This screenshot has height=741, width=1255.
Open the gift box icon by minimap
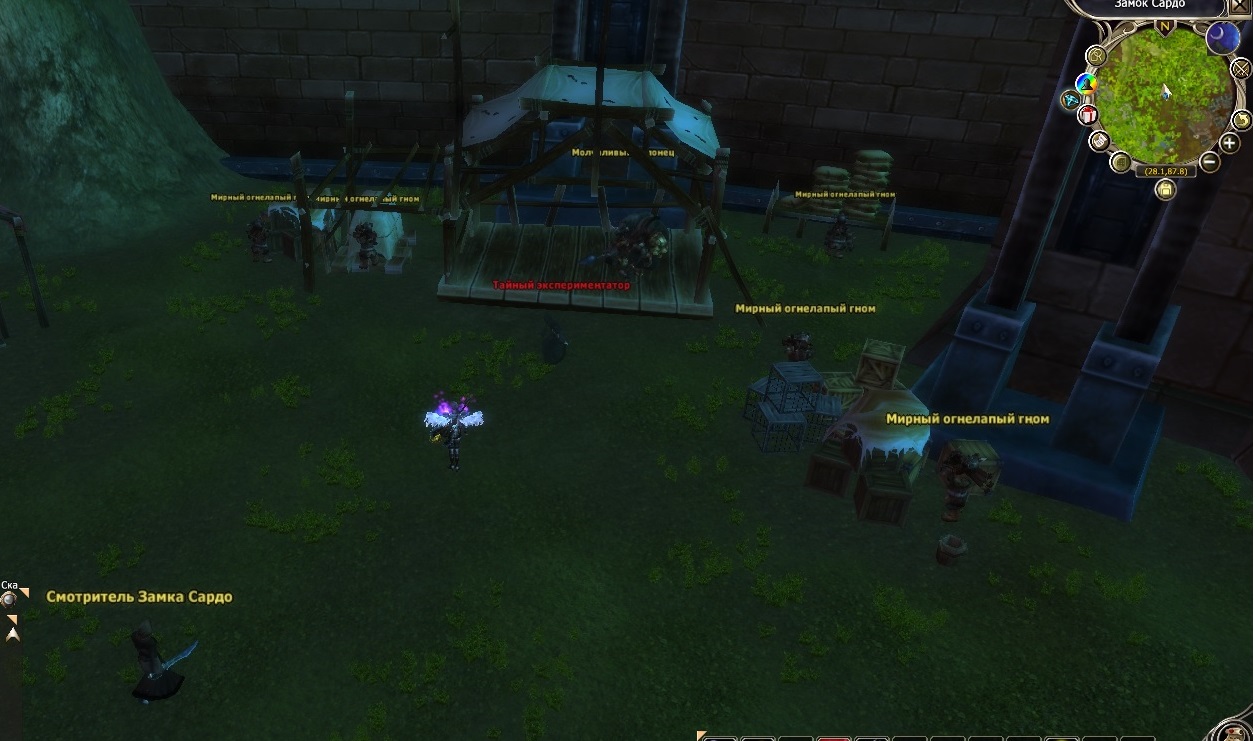(1089, 115)
